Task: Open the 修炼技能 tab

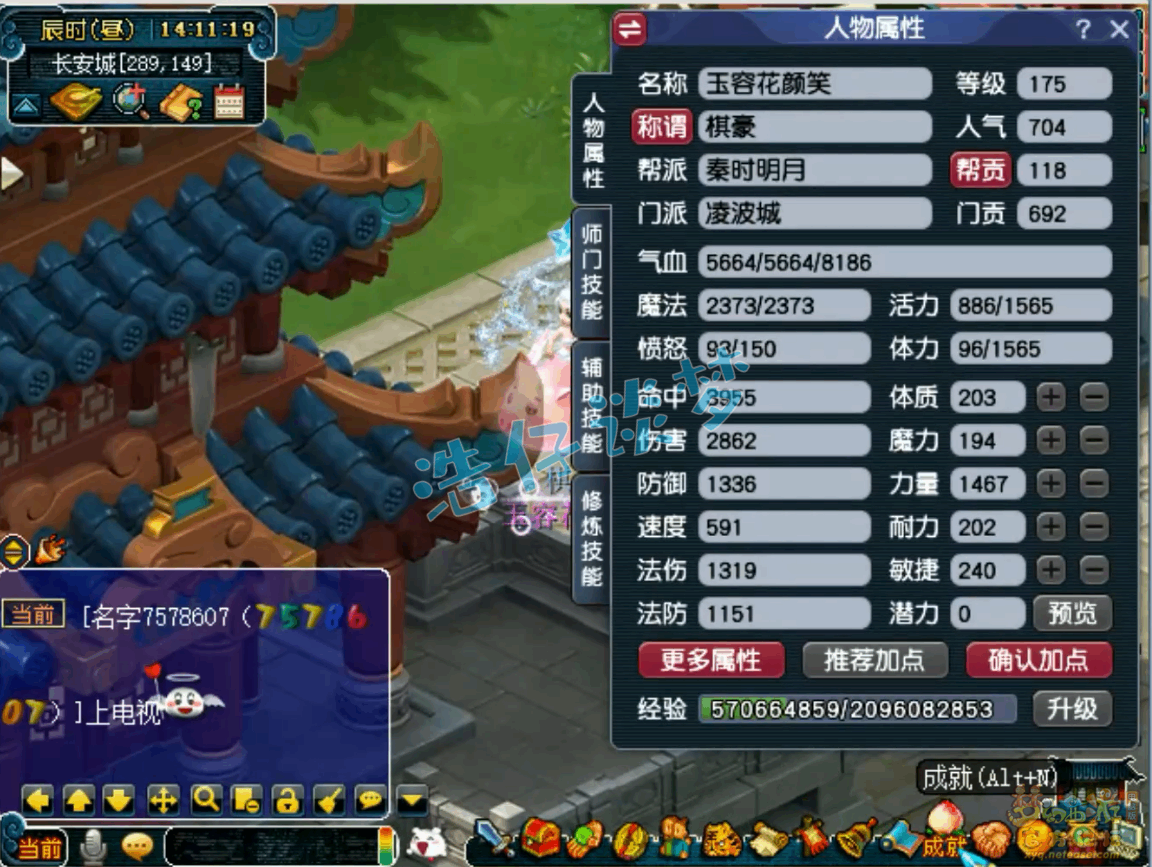Action: pyautogui.click(x=592, y=538)
